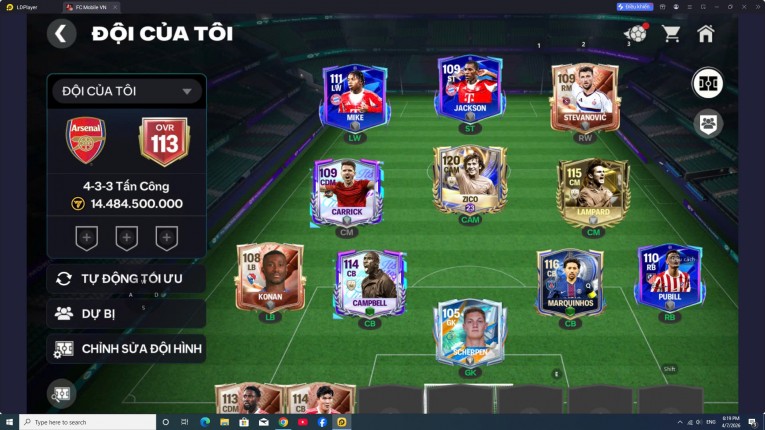
Task: Open the shopping cart store
Action: 671,34
